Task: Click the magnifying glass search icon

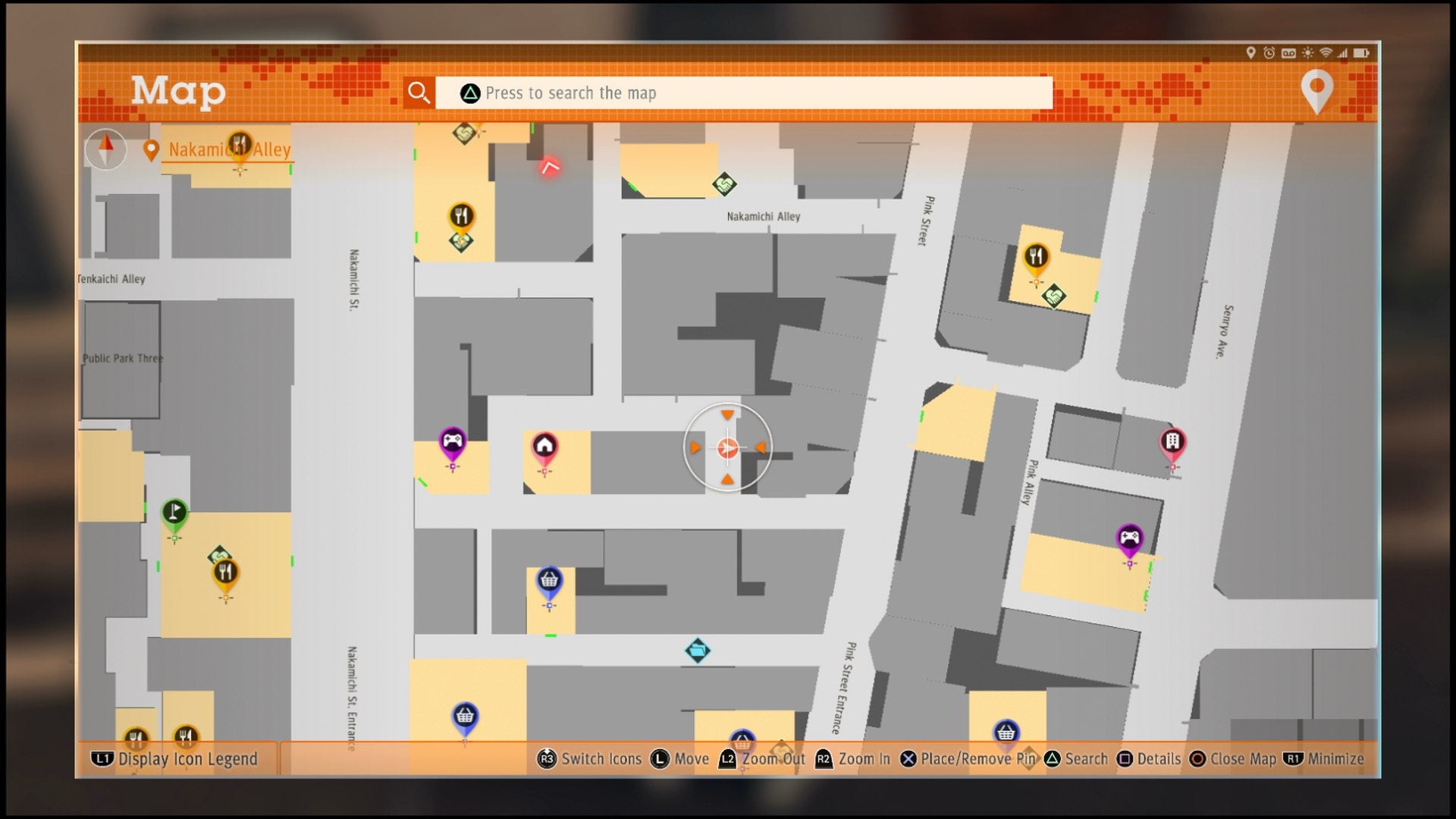Action: pos(419,93)
